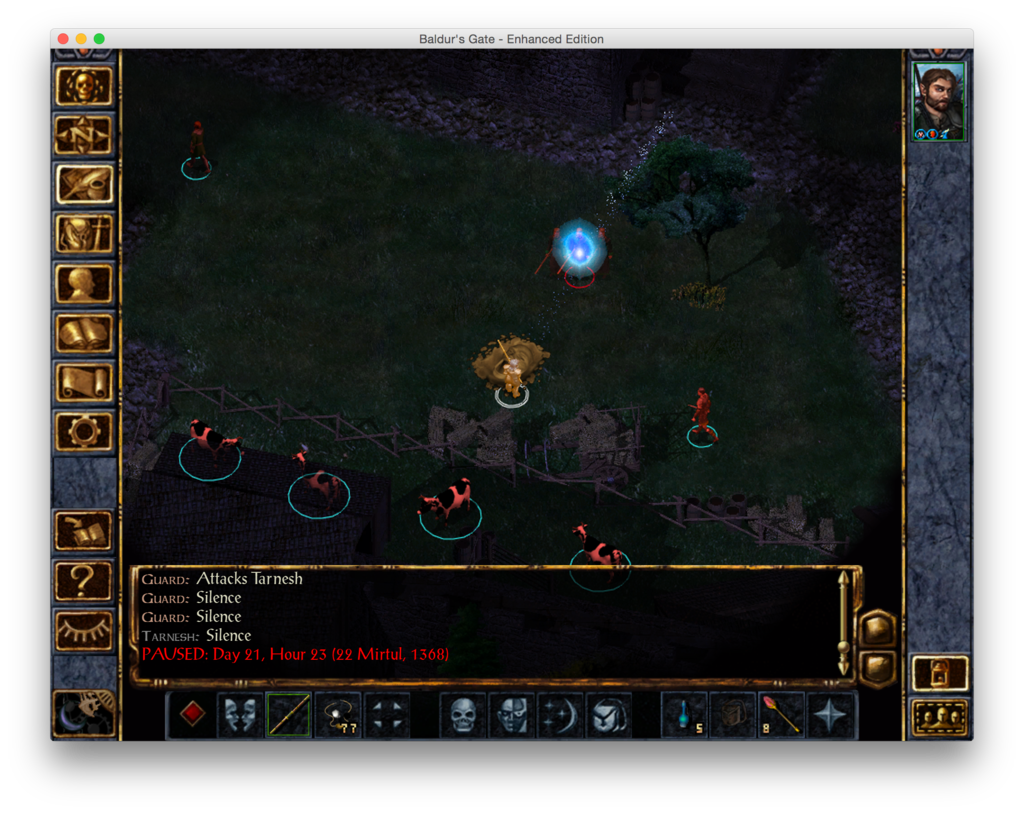Select all party members button
1024x813 pixels.
pos(940,717)
